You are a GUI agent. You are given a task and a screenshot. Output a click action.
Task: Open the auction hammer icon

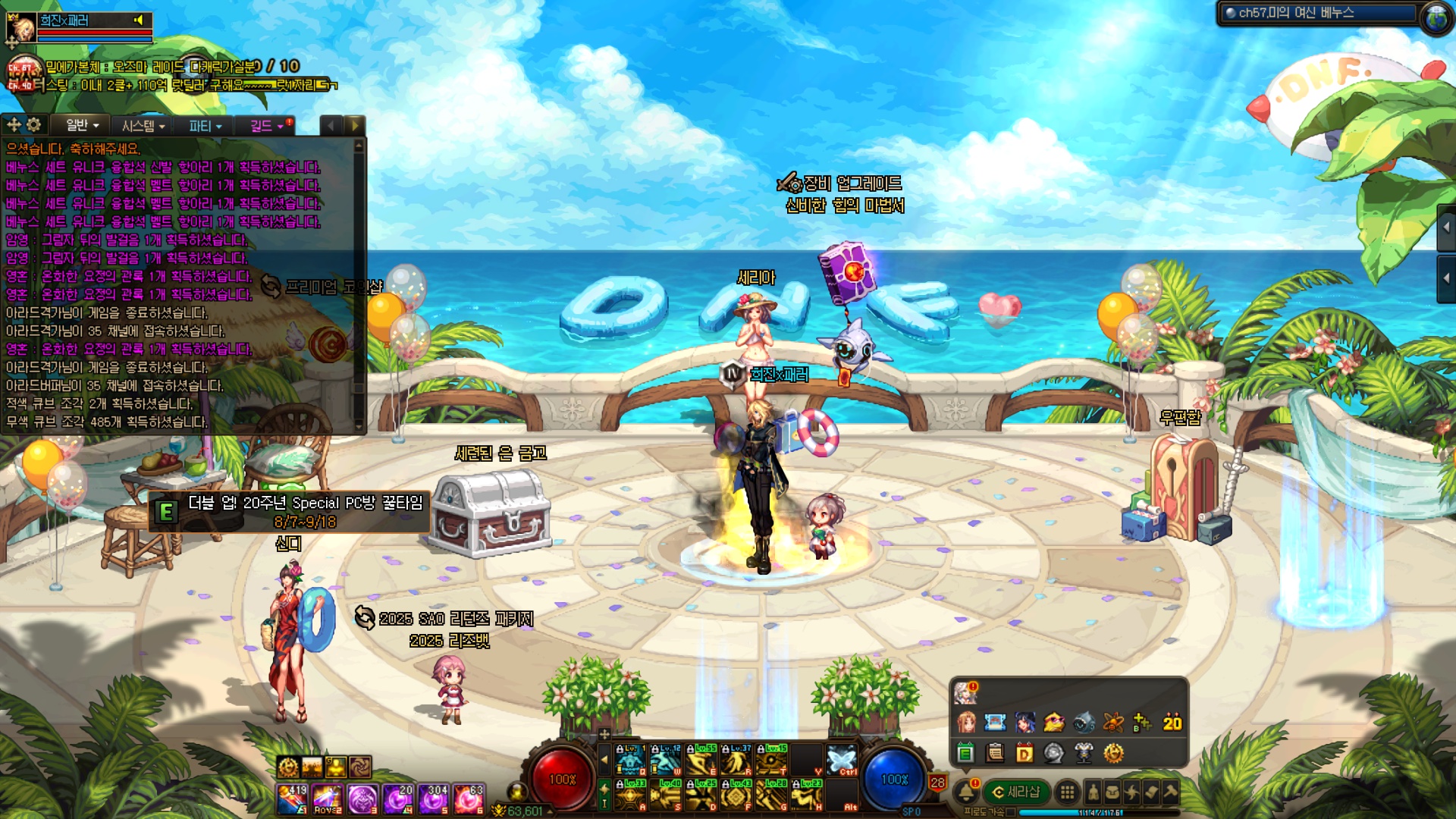pyautogui.click(x=1171, y=792)
